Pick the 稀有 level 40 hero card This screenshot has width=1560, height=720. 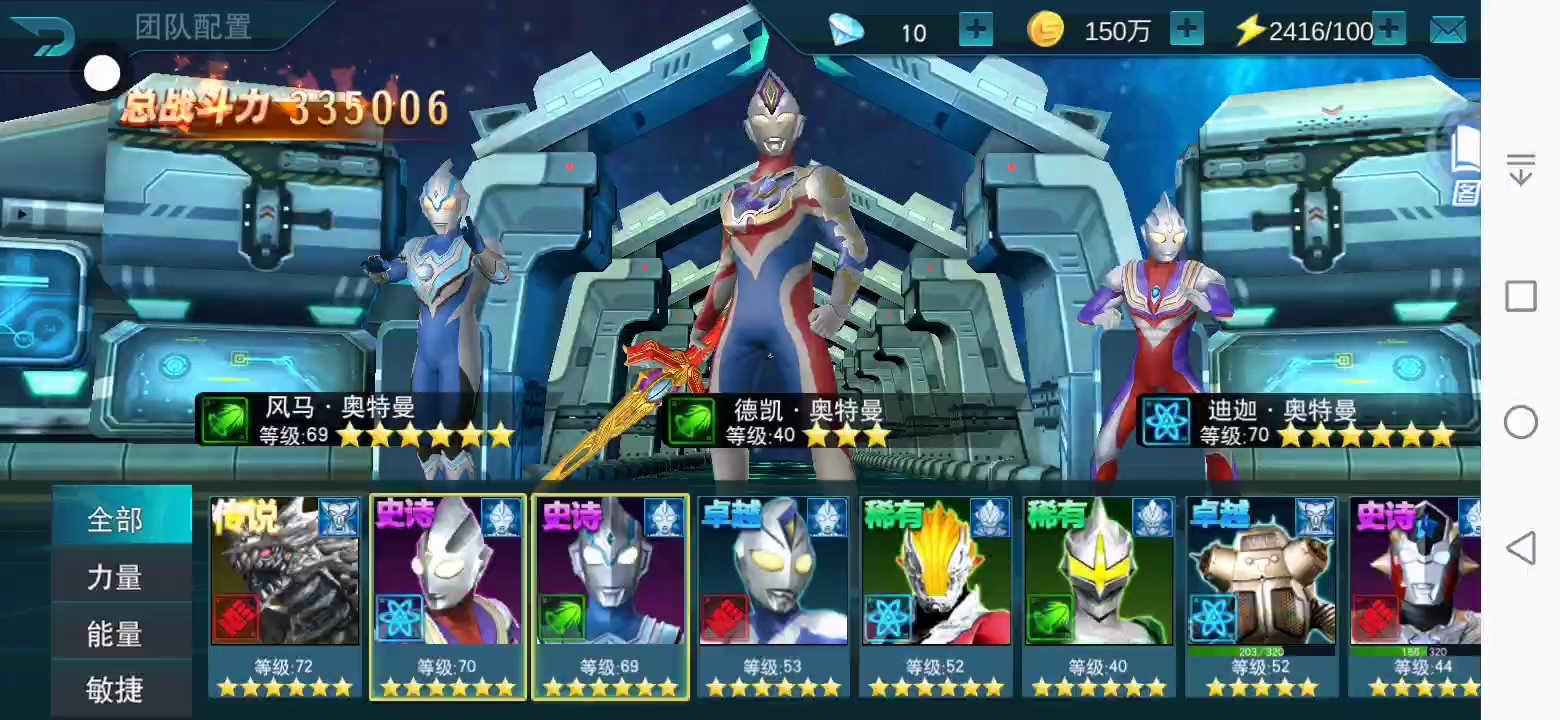click(x=1098, y=595)
